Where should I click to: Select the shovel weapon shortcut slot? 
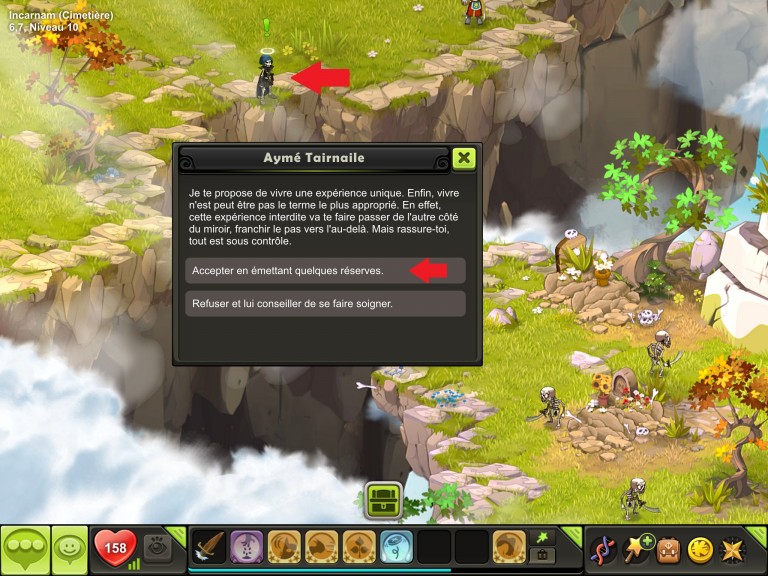[x=209, y=548]
